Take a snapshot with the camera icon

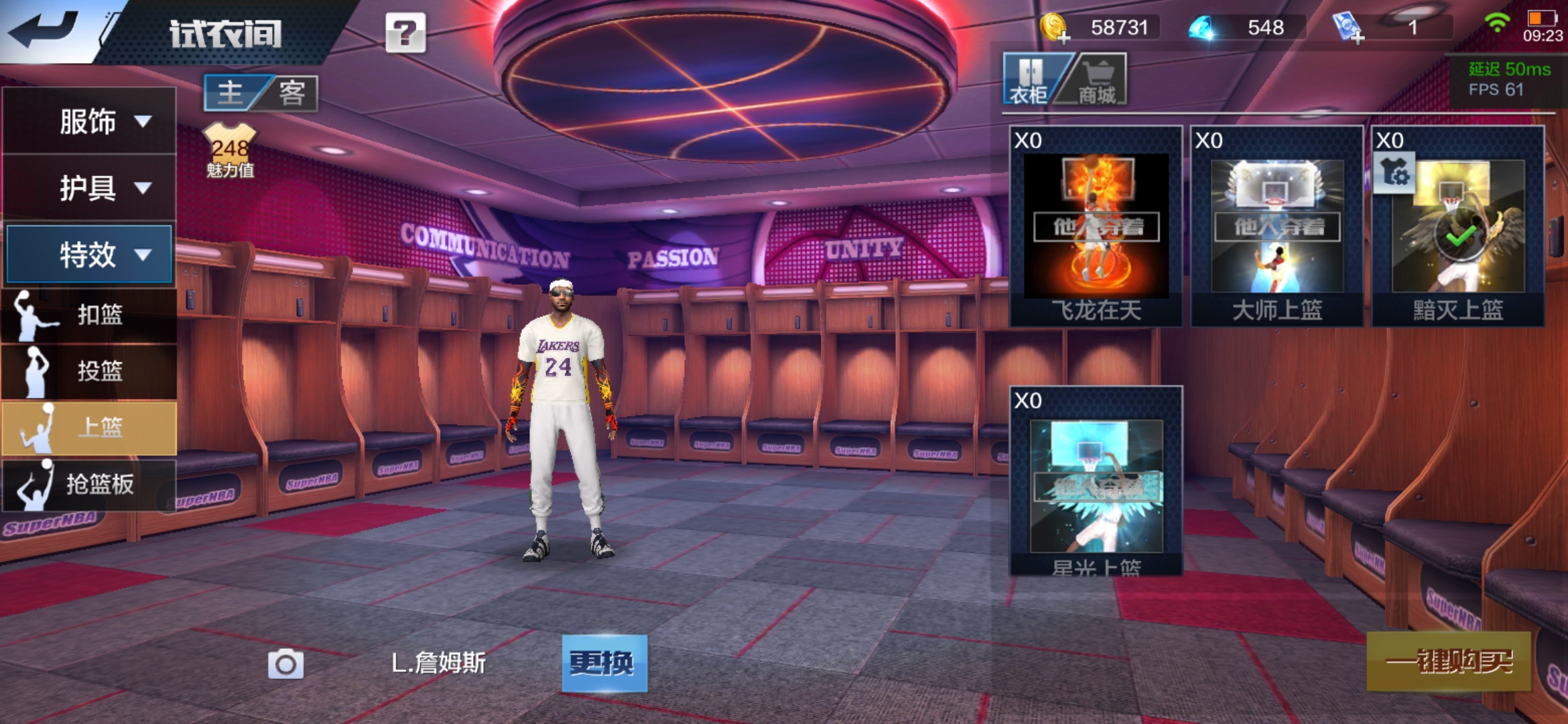pyautogui.click(x=285, y=664)
